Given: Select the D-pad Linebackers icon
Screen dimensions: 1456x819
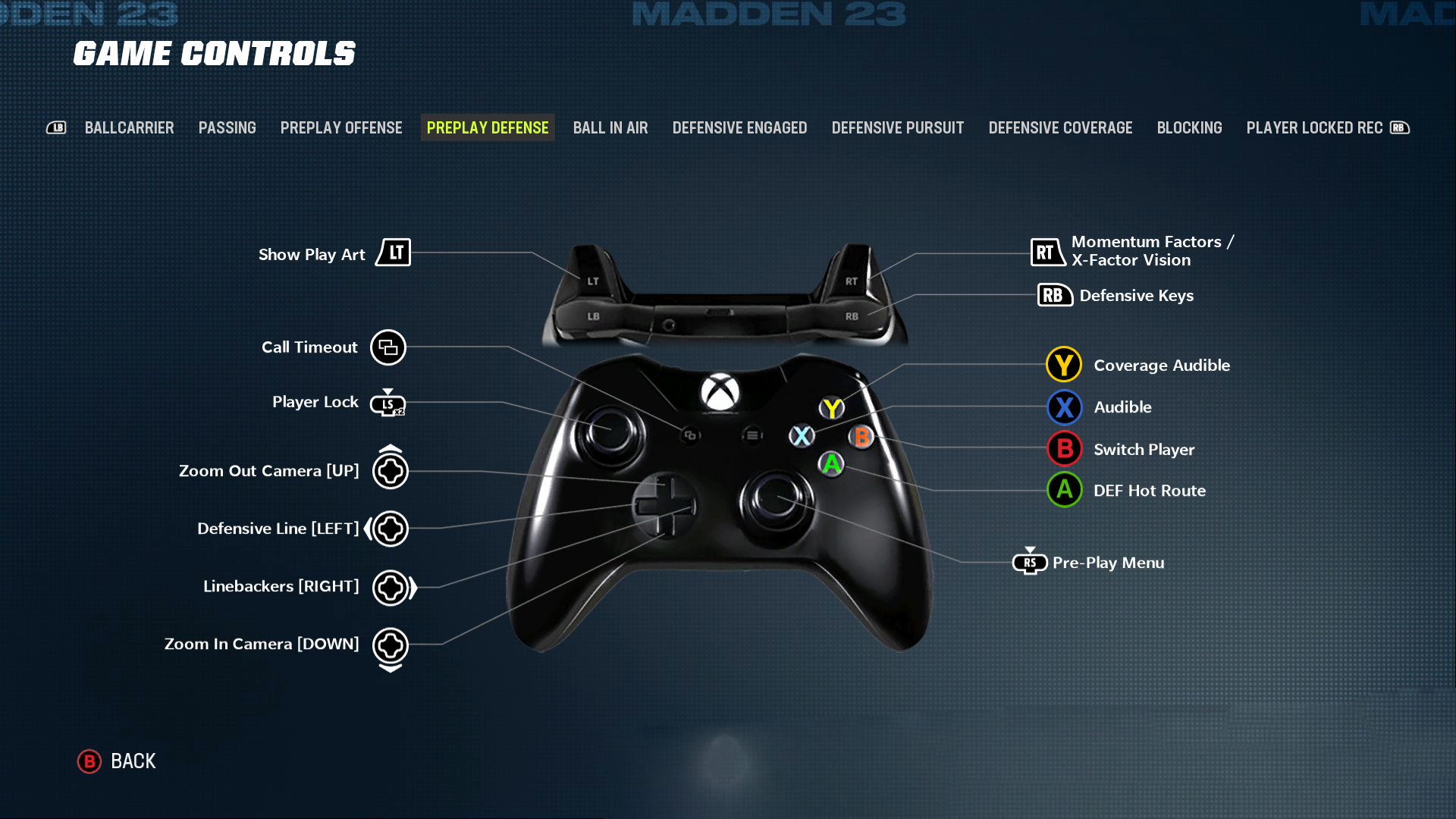Looking at the screenshot, I should click(391, 586).
